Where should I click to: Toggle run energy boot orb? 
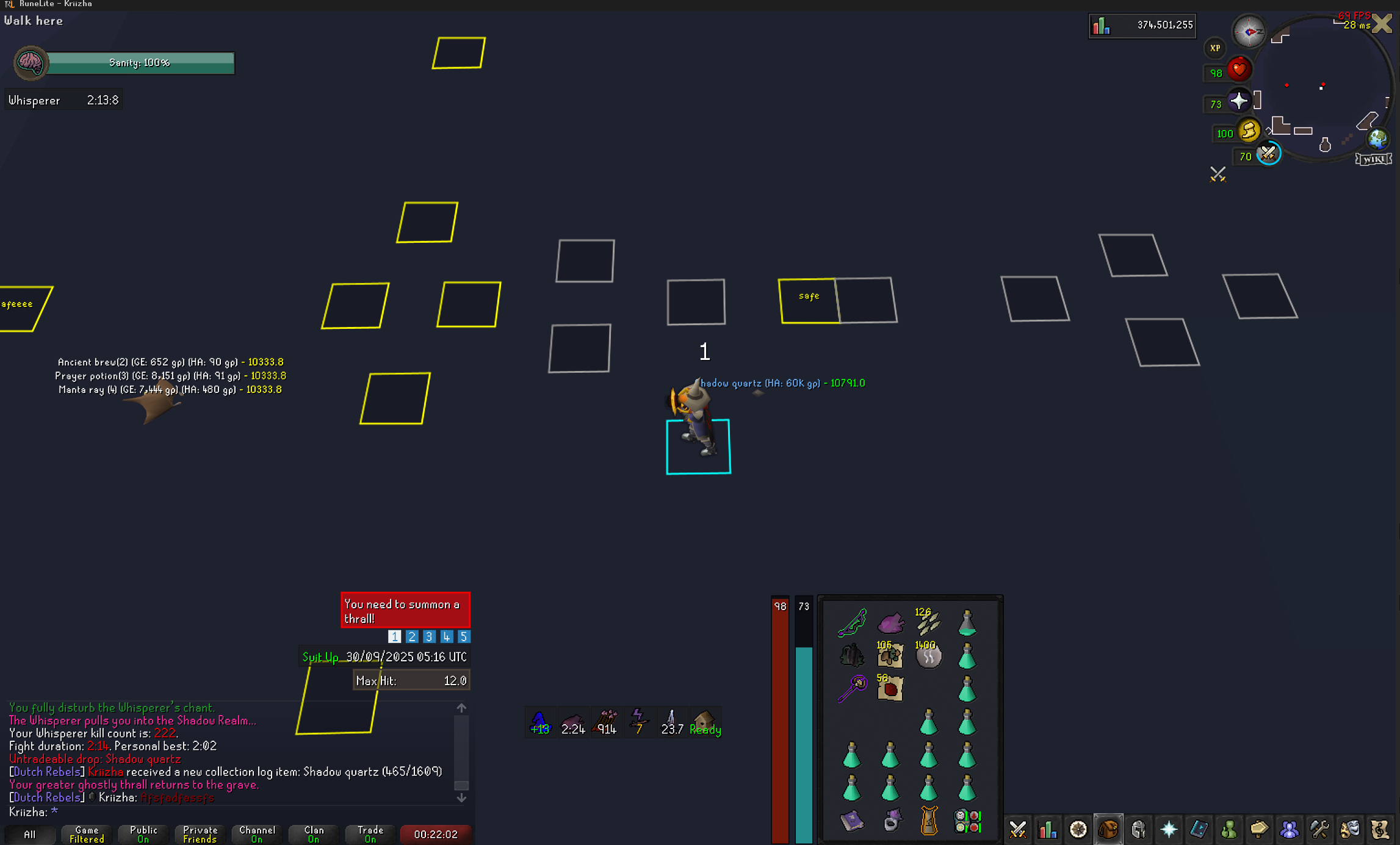coord(1249,131)
